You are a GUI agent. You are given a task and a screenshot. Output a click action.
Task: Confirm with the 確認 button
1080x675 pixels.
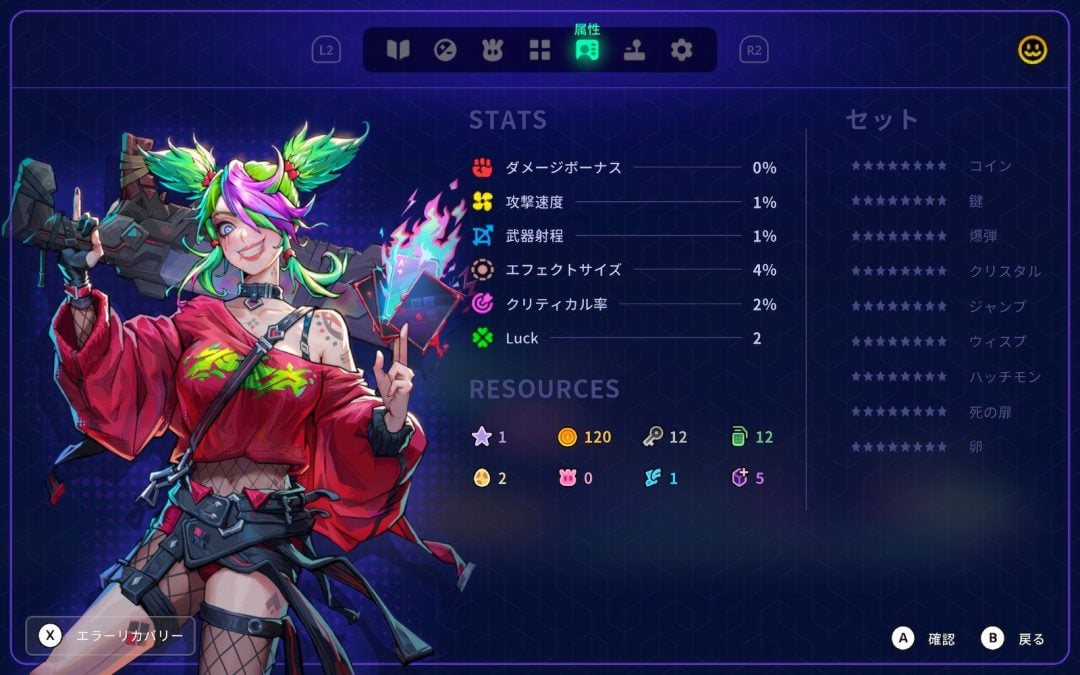click(x=926, y=638)
